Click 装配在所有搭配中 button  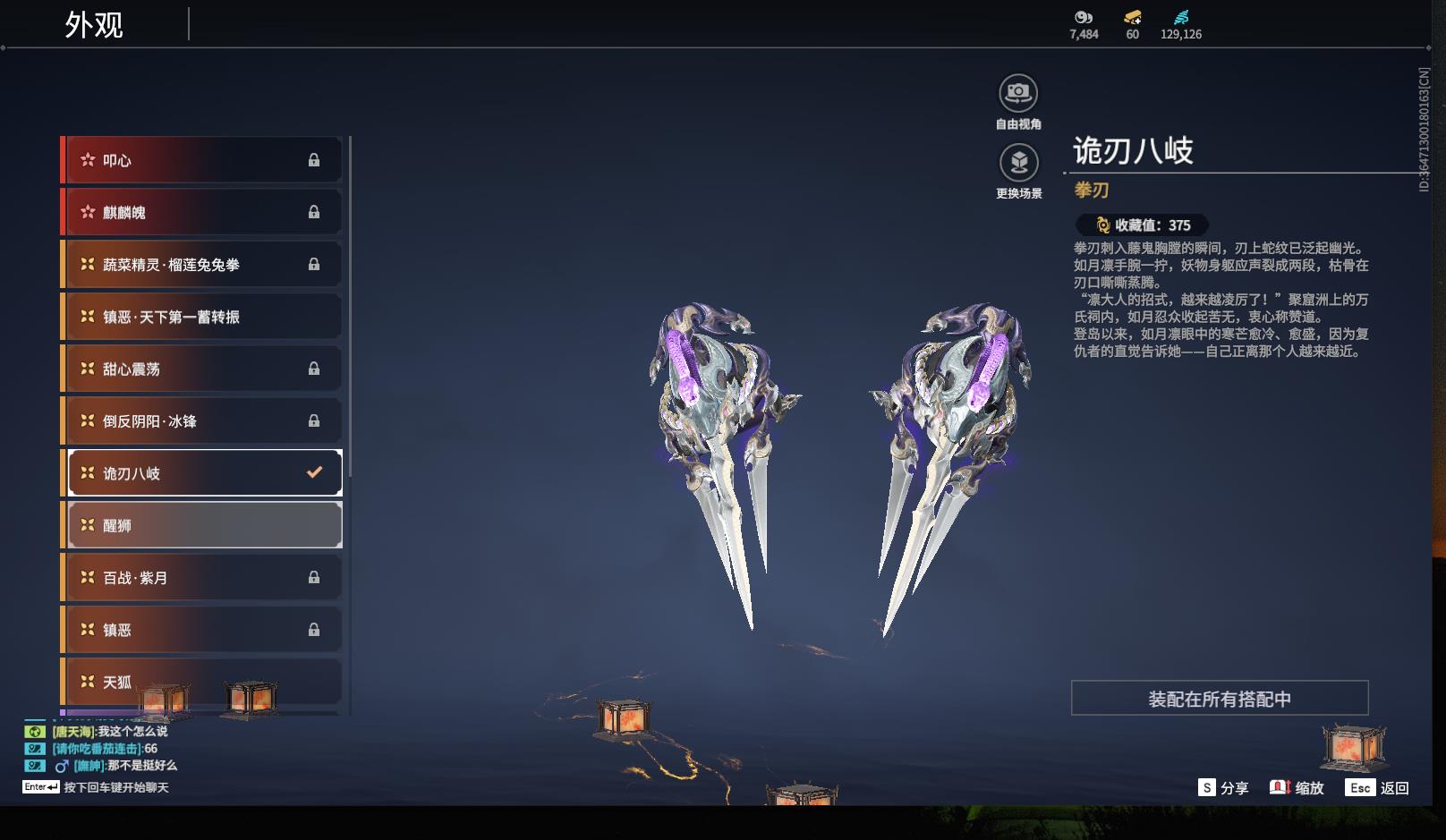click(x=1219, y=699)
